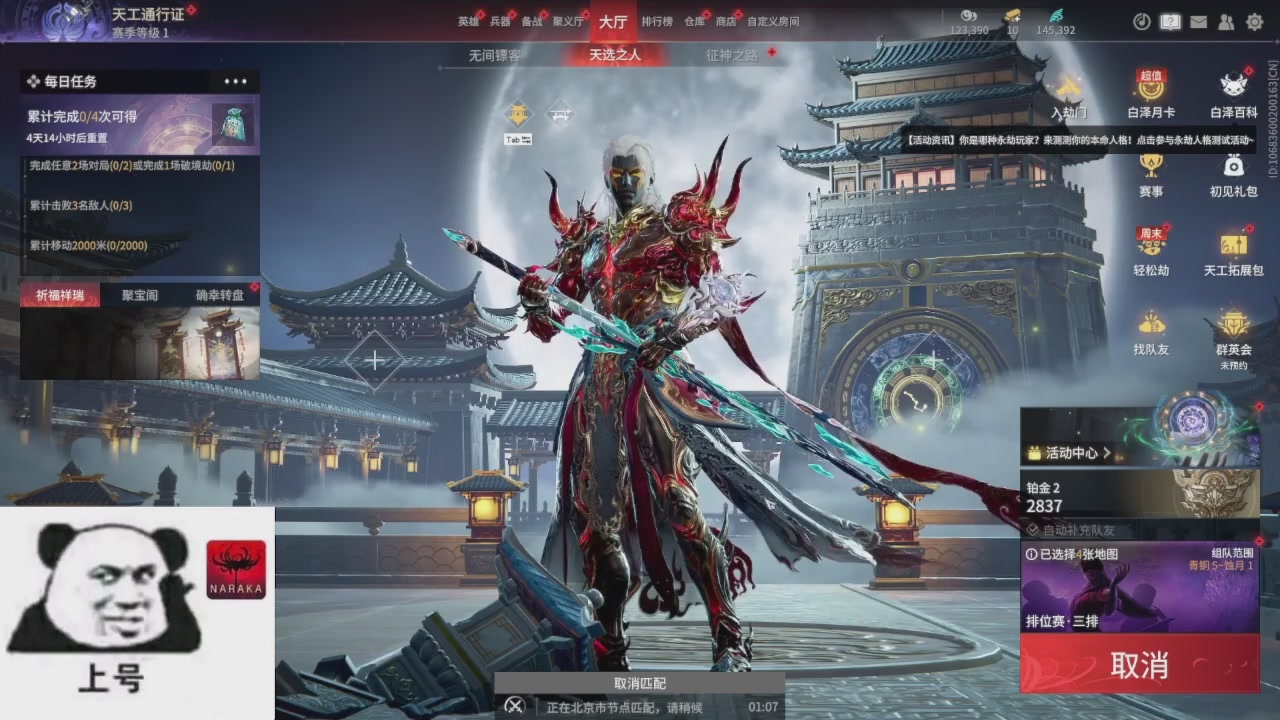The image size is (1280, 720).
Task: Enter 自定义房间 custom rooms
Action: tap(773, 21)
